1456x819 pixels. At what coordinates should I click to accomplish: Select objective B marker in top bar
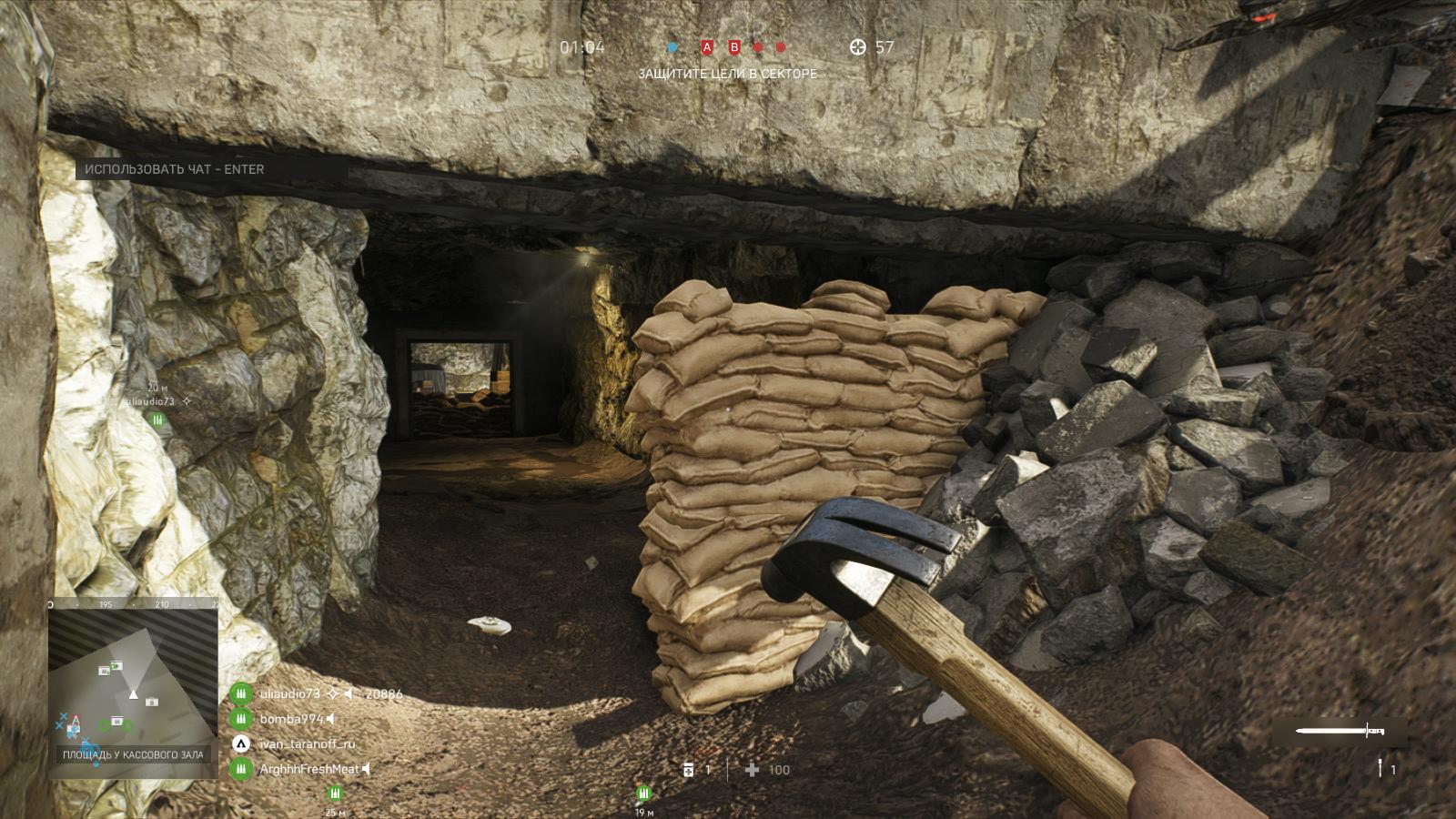pos(734,47)
